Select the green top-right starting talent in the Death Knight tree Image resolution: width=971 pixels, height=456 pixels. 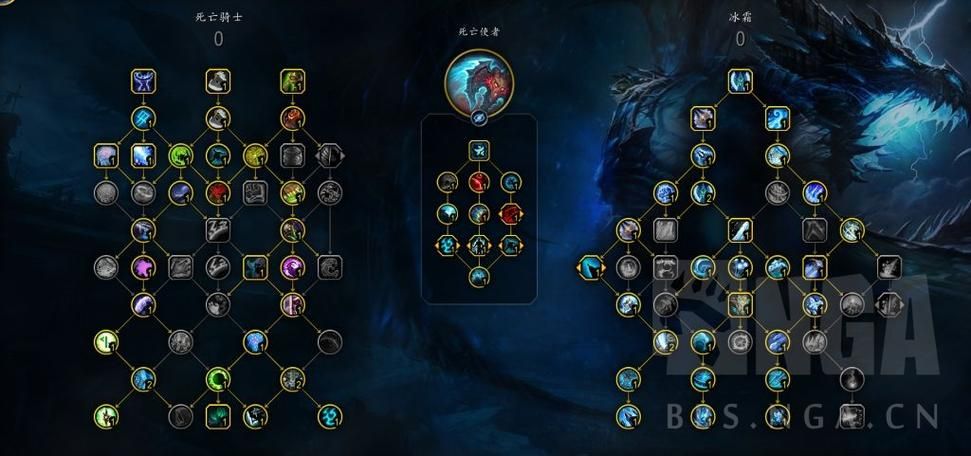[292, 80]
